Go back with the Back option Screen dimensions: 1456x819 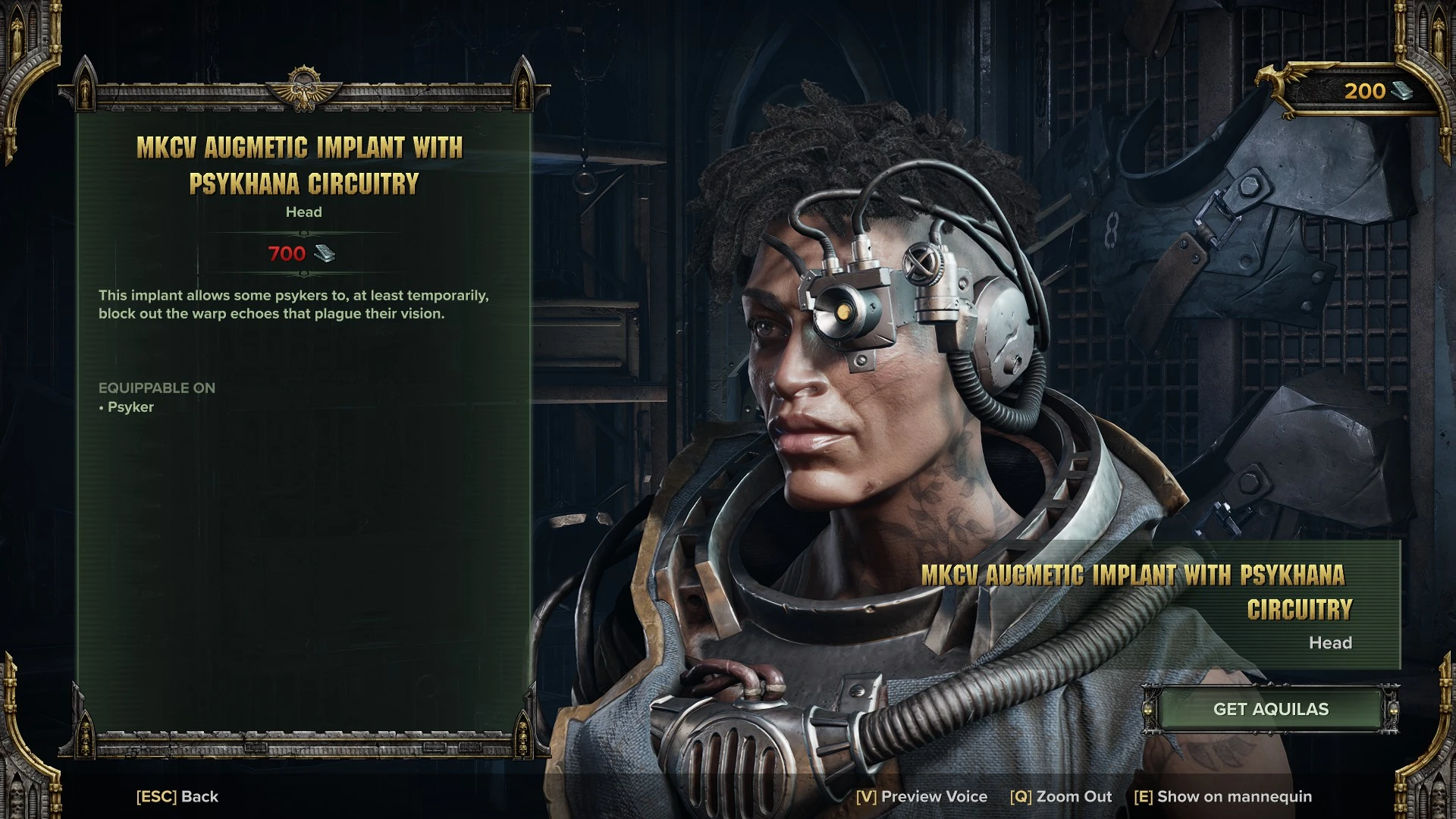177,796
